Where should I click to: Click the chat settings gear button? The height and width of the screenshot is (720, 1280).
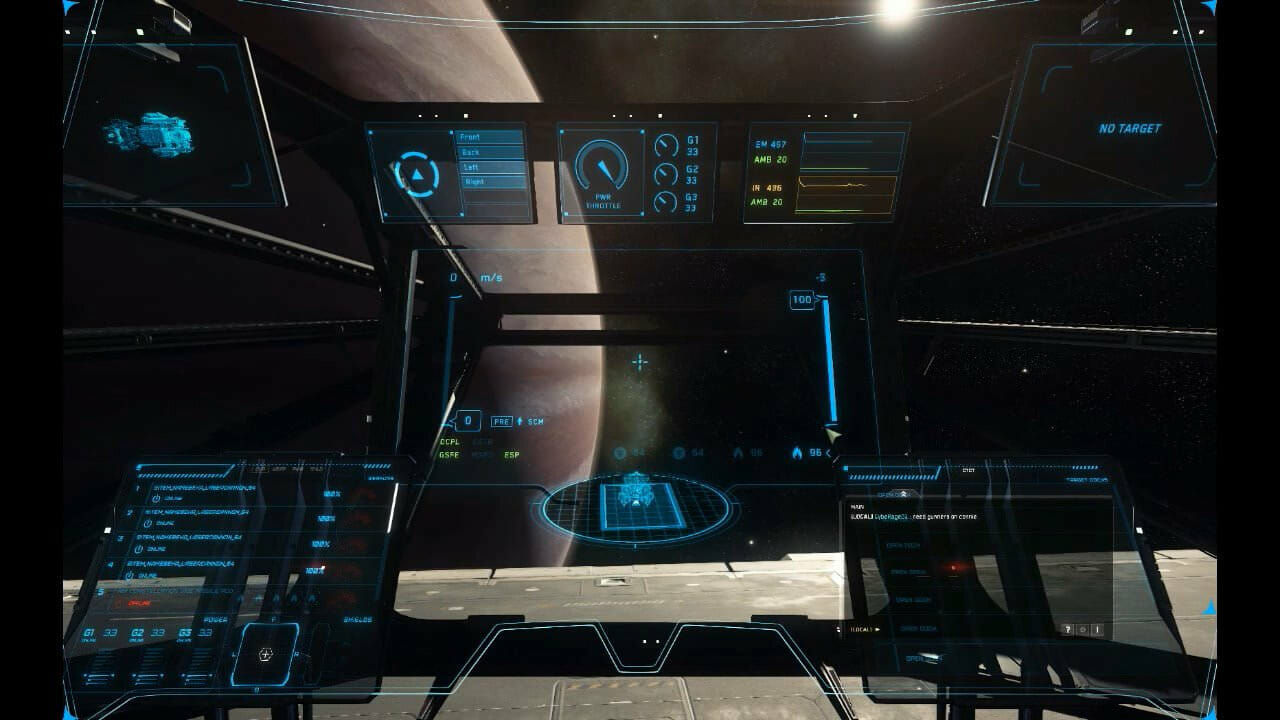point(1083,630)
